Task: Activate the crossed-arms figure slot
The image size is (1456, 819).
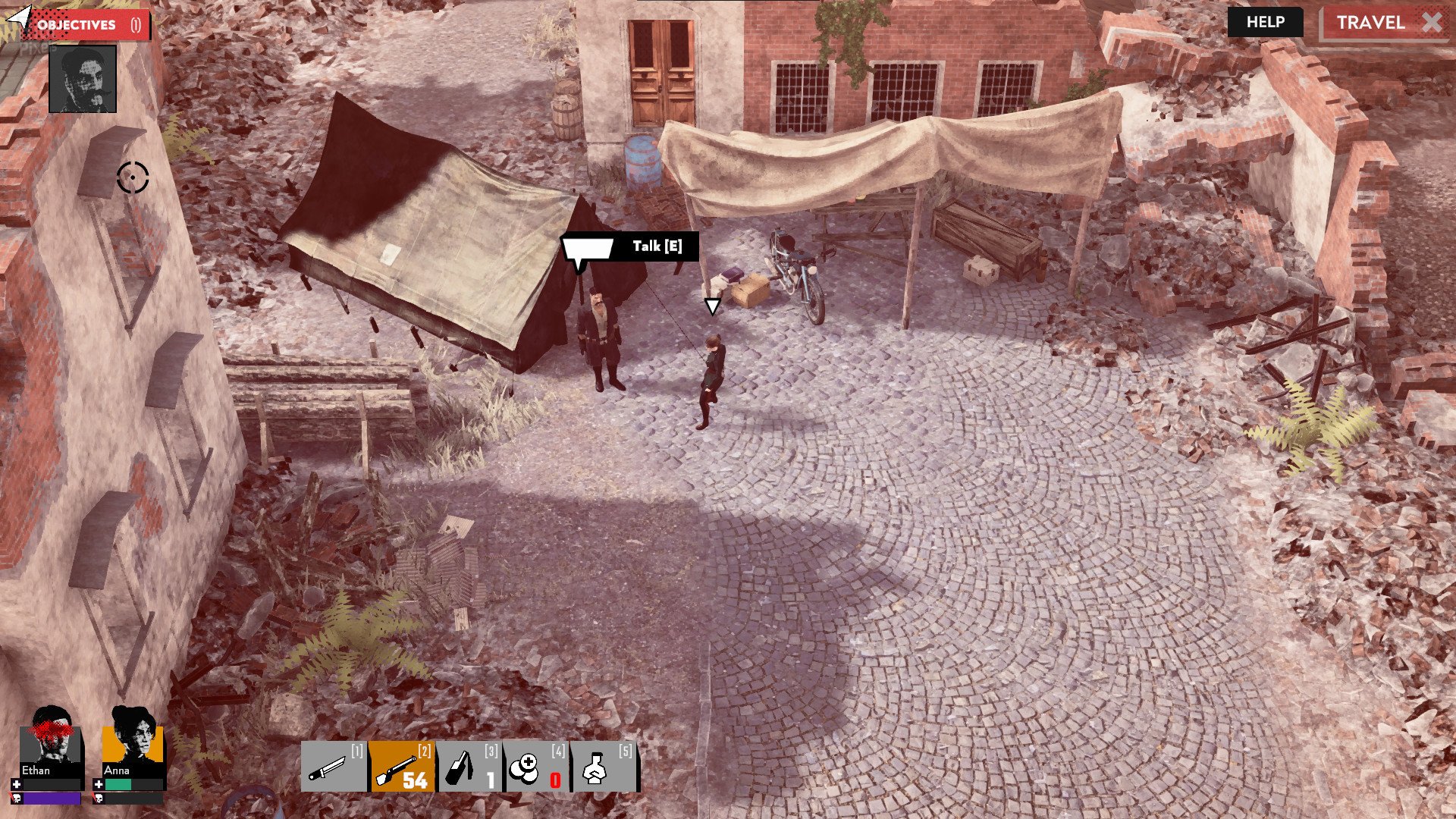Action: click(x=604, y=767)
